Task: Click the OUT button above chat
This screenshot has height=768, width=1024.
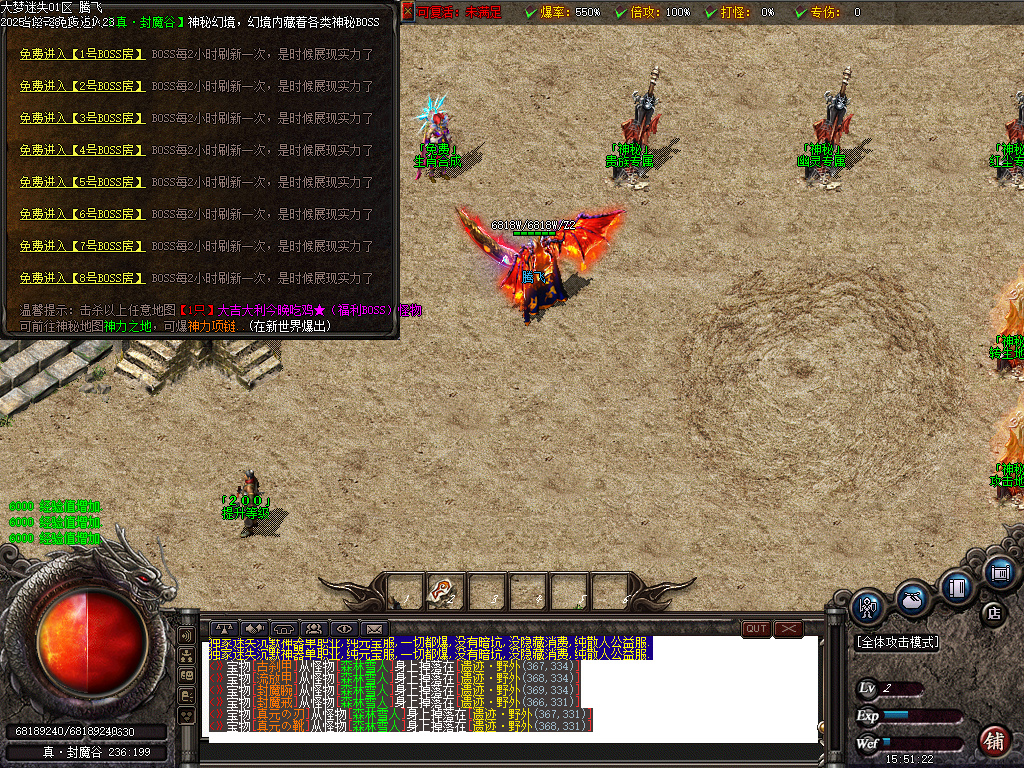Action: coord(756,629)
